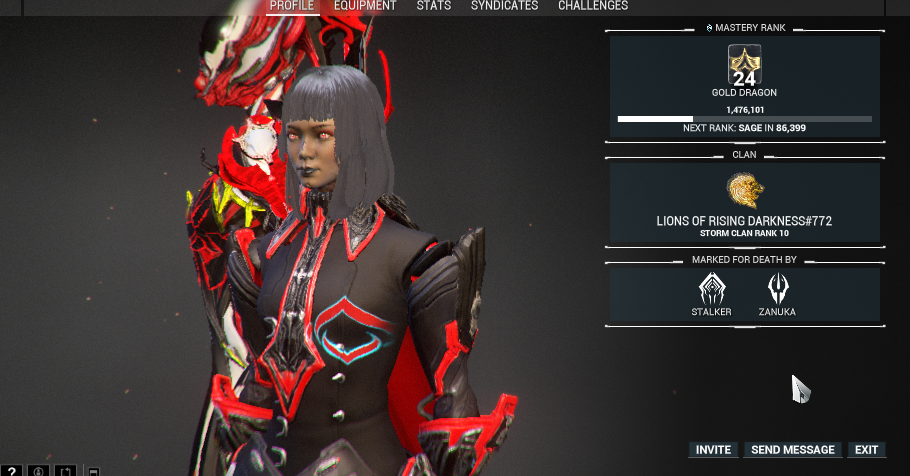Viewport: 910px width, 476px height.
Task: Click the Zanuka death mark icon
Action: (x=777, y=289)
